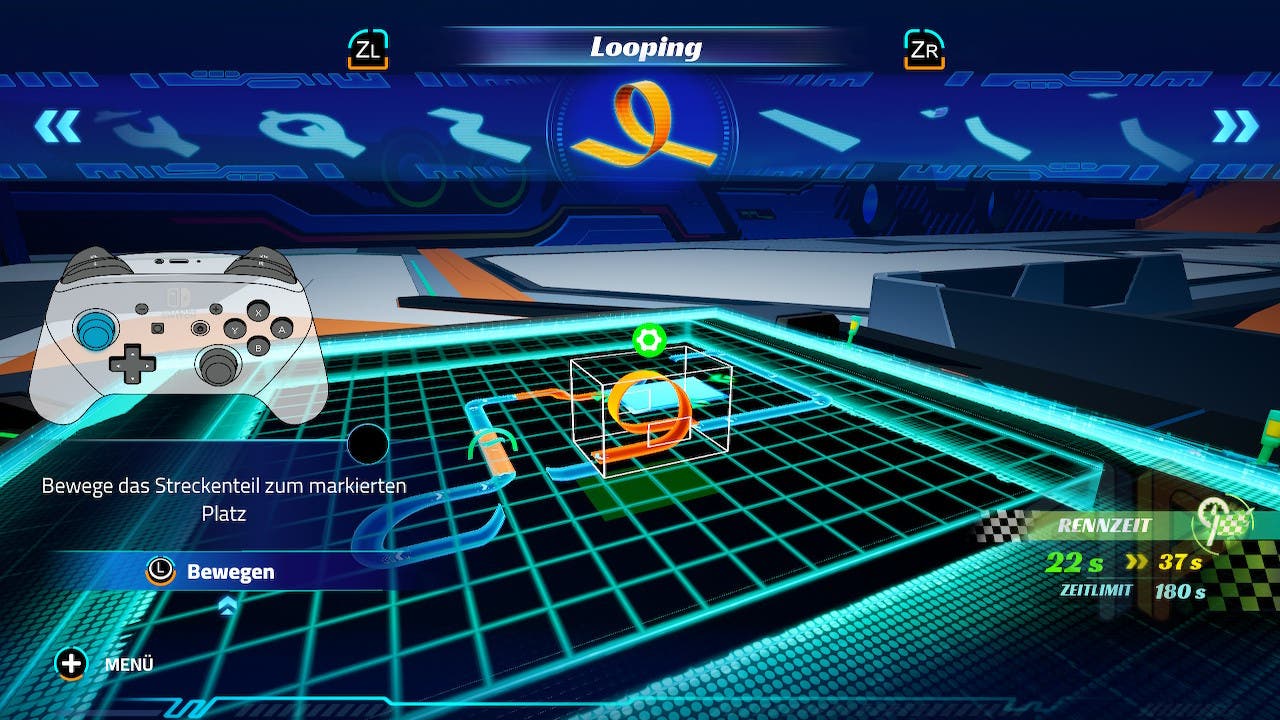1280x720 pixels.
Task: Select the orange Looping track piece
Action: pyautogui.click(x=646, y=125)
